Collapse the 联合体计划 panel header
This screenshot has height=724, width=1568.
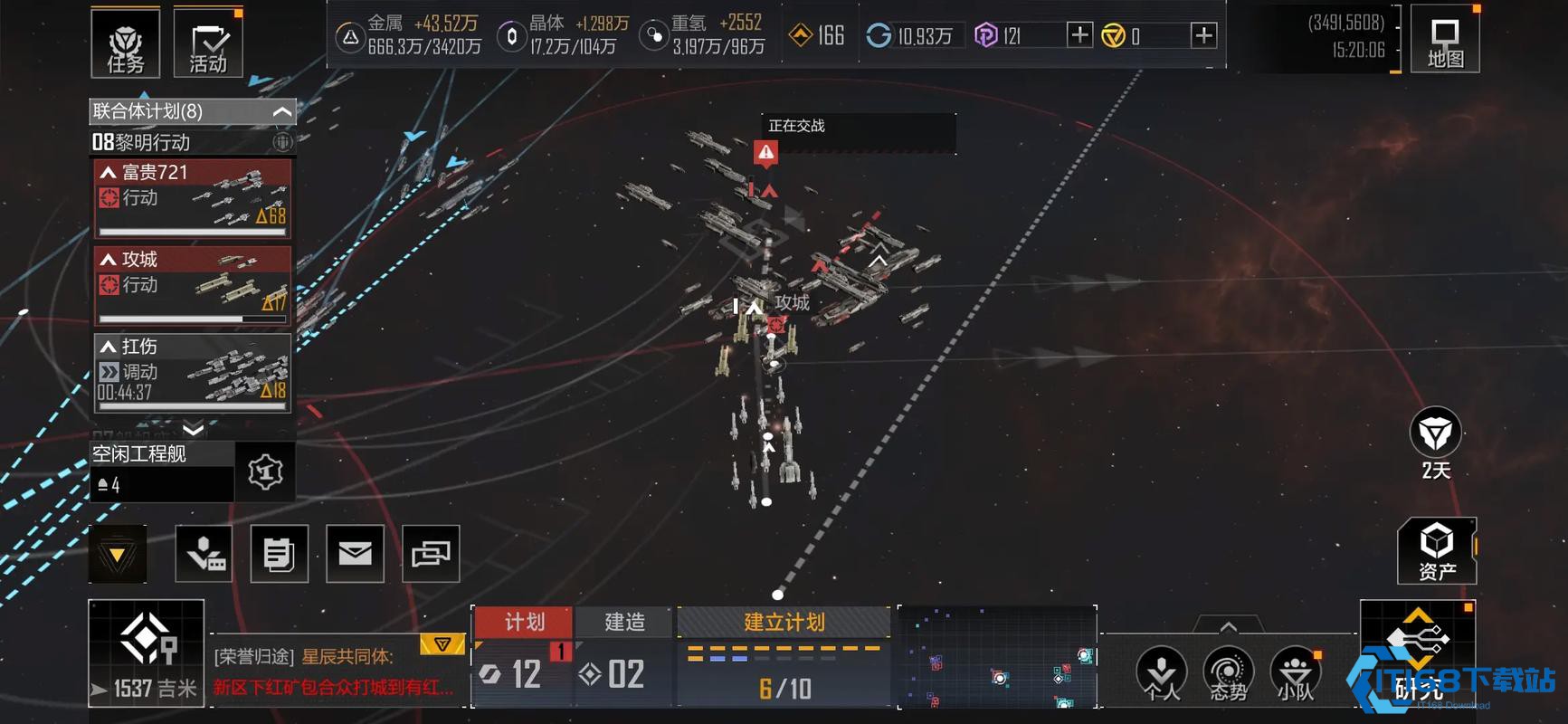281,111
